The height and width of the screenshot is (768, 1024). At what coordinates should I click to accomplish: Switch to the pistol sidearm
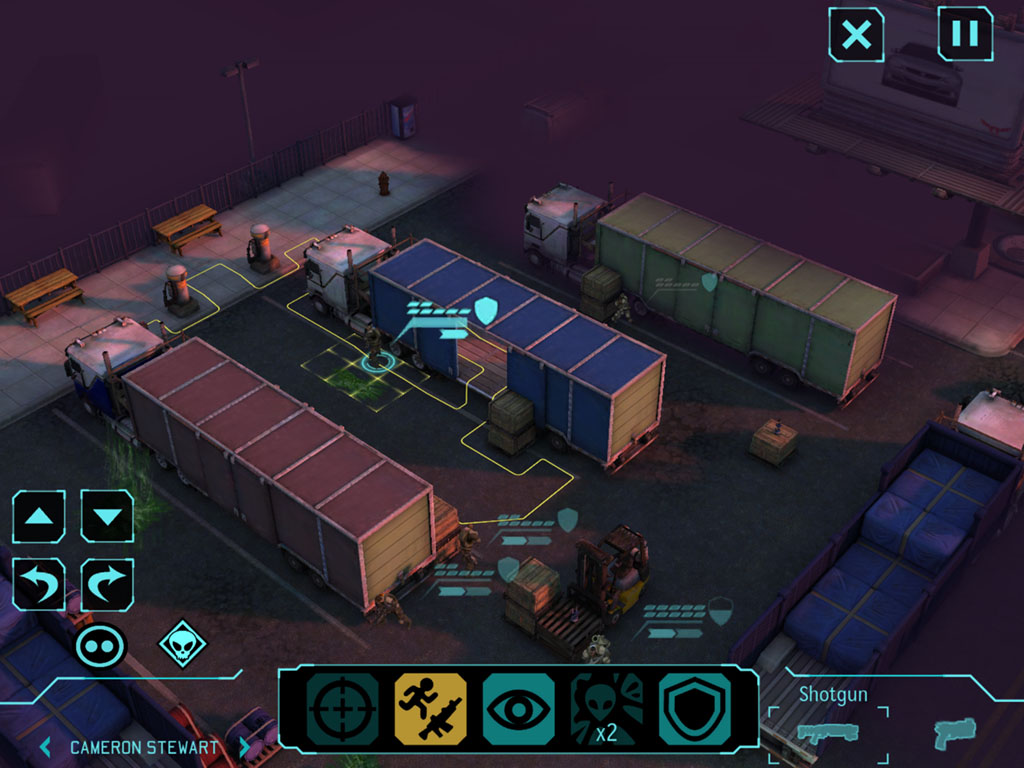pos(954,733)
